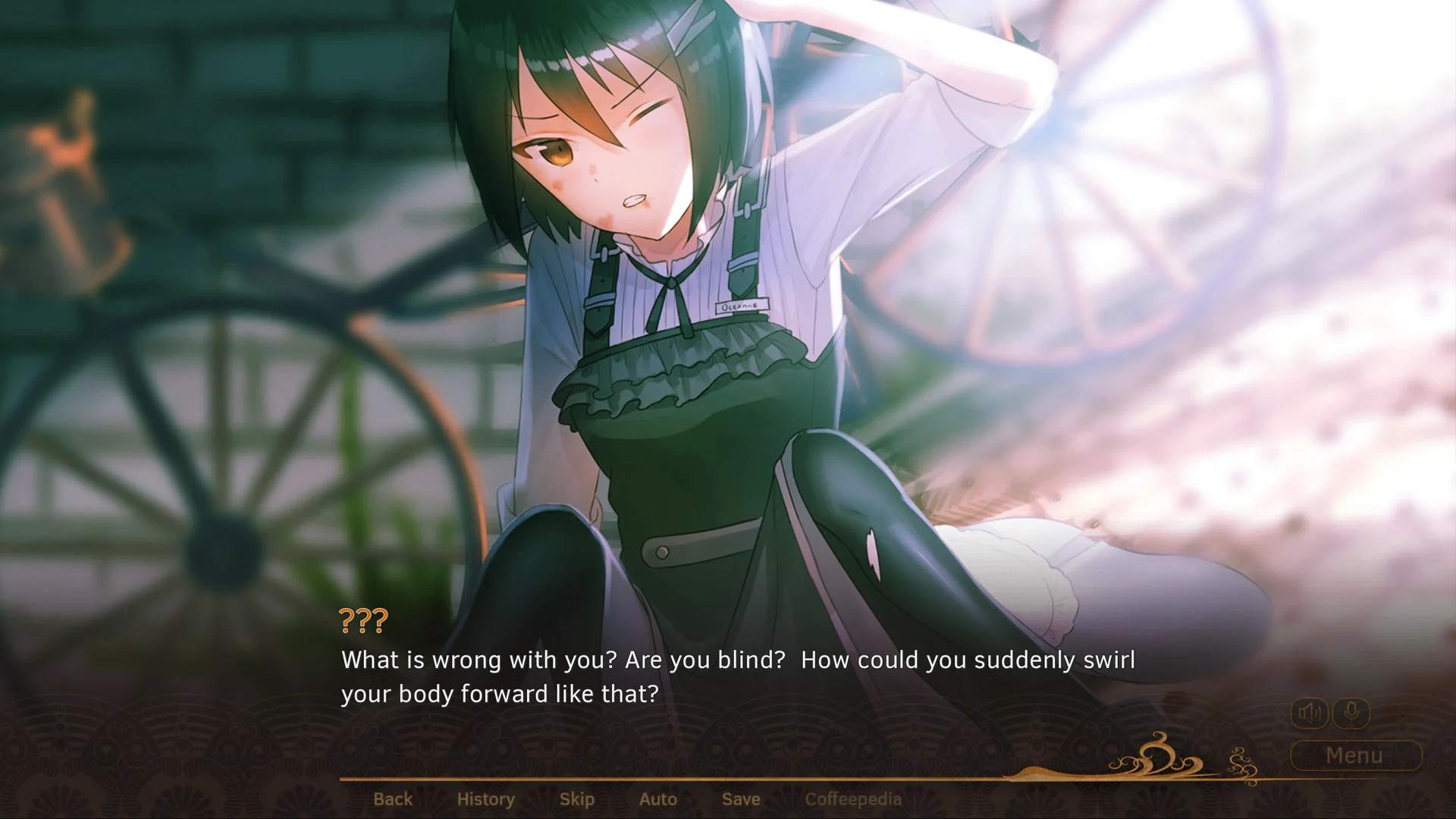This screenshot has height=819, width=1456.
Task: Open the Coffeepedia entry list
Action: click(854, 799)
